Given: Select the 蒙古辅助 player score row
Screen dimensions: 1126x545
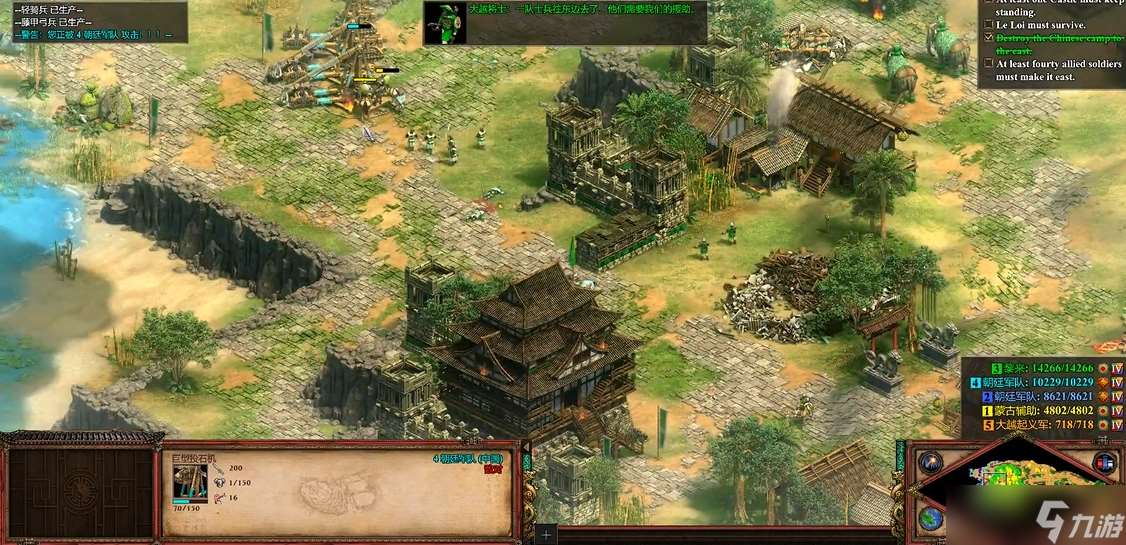Looking at the screenshot, I should point(1040,411).
